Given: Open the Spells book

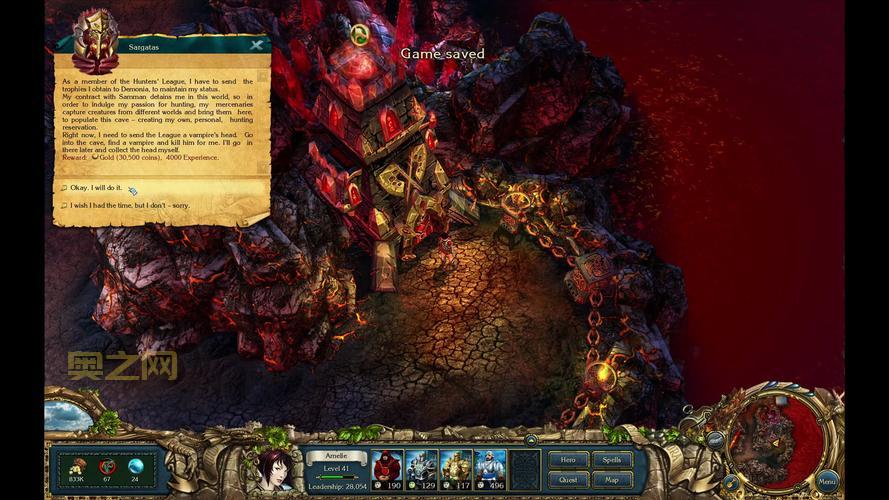Looking at the screenshot, I should coord(612,460).
